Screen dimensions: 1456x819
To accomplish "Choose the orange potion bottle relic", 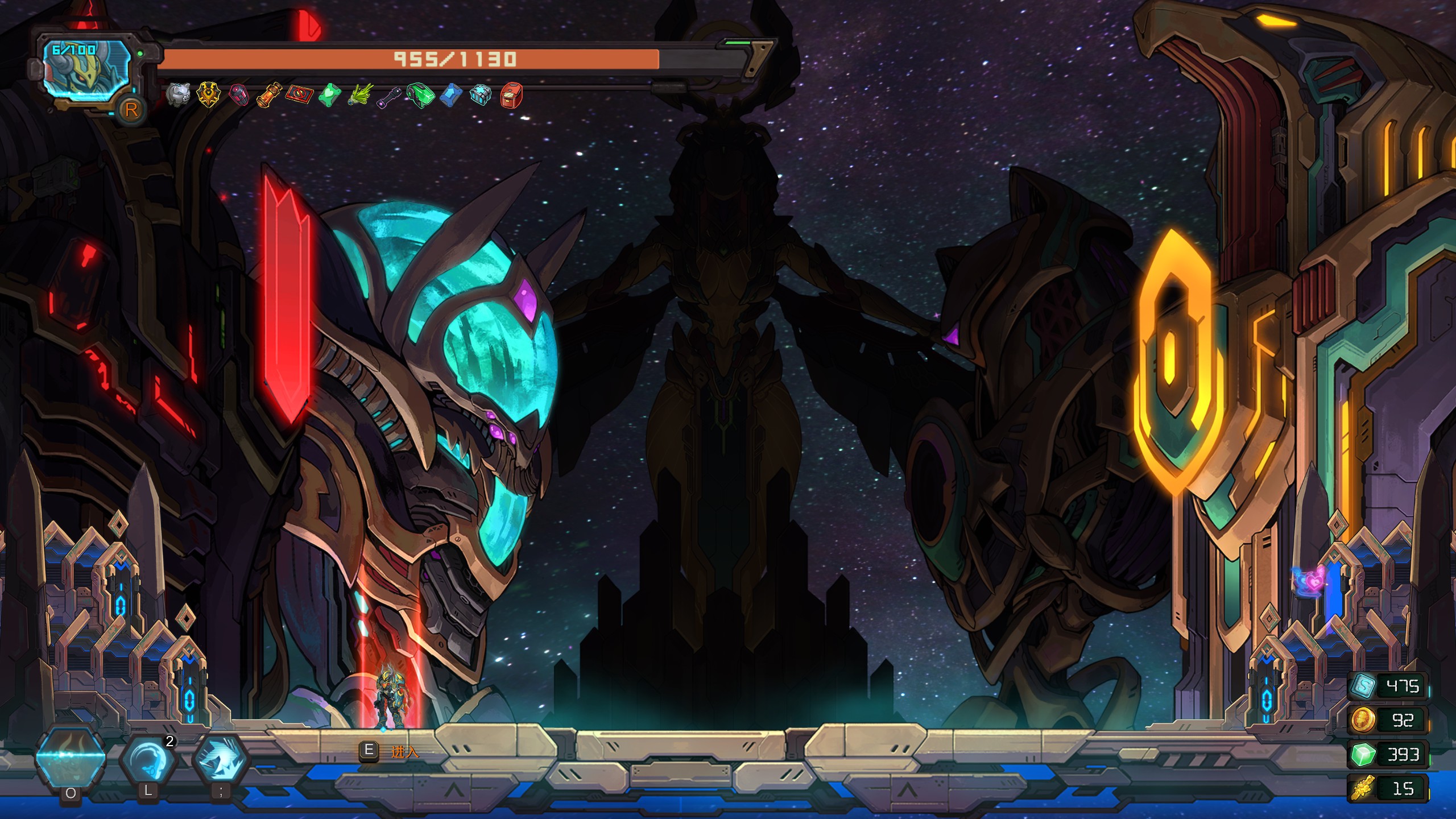I will [270, 95].
